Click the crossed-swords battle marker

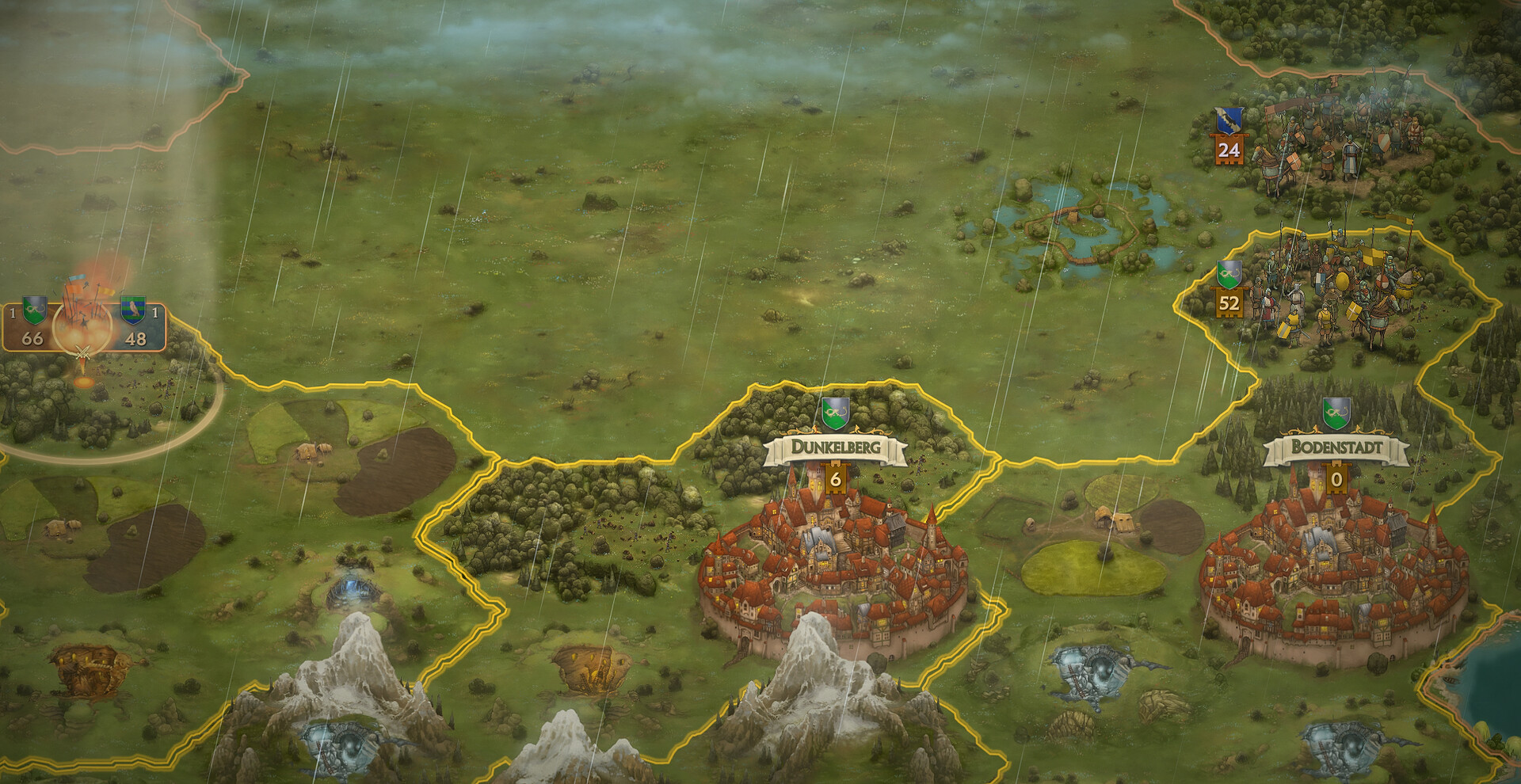pyautogui.click(x=82, y=352)
